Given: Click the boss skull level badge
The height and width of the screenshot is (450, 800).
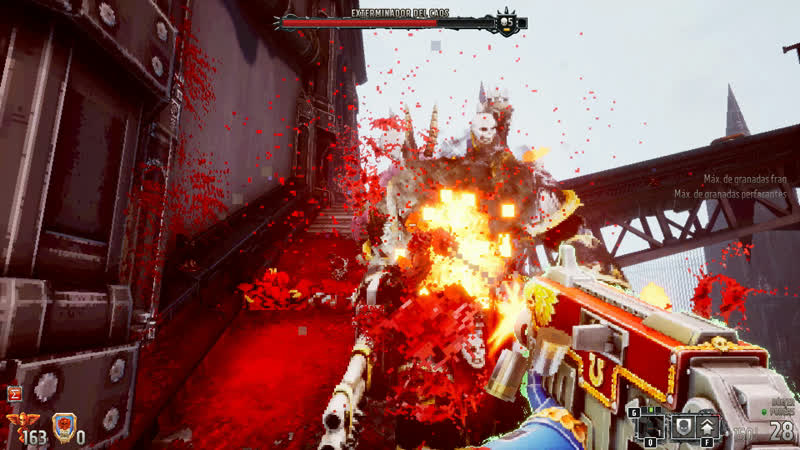Looking at the screenshot, I should point(507,23).
